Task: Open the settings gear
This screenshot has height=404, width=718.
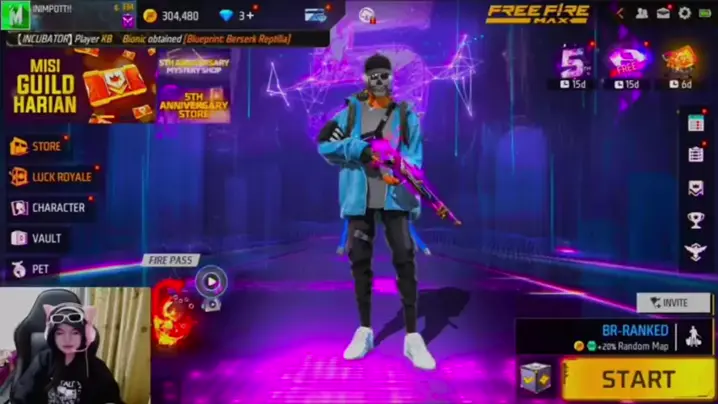Action: (x=685, y=13)
